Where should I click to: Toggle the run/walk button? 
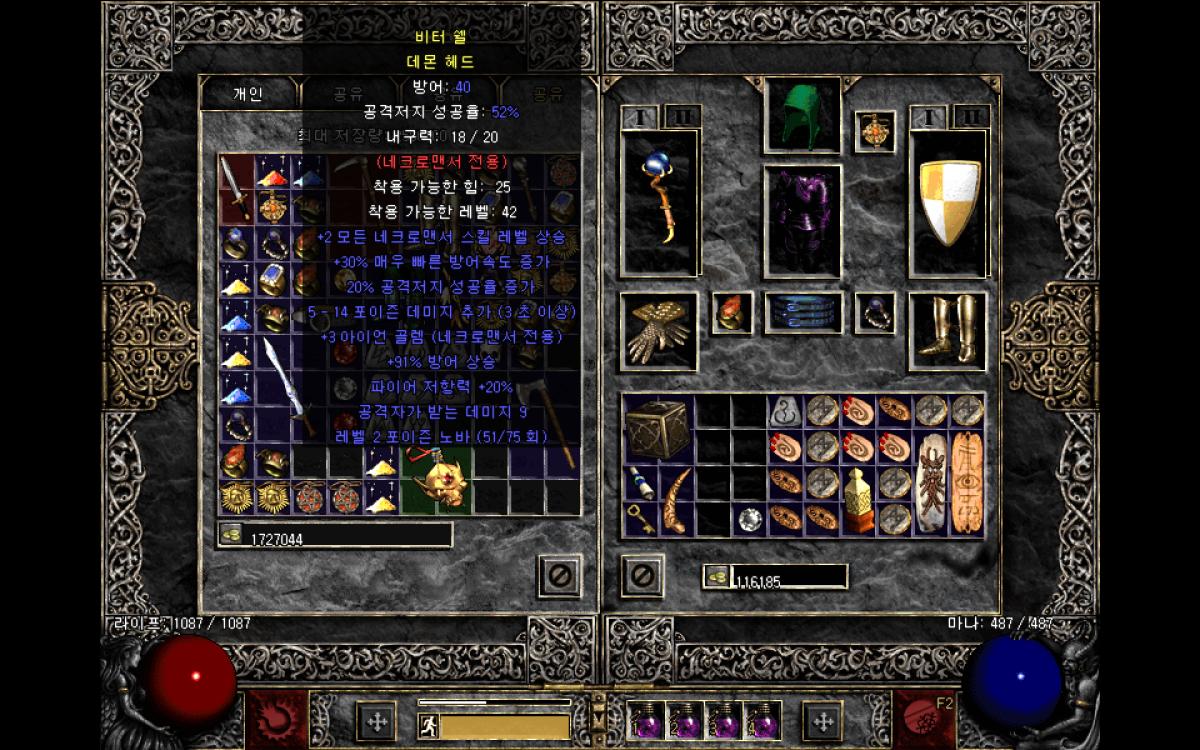click(428, 726)
